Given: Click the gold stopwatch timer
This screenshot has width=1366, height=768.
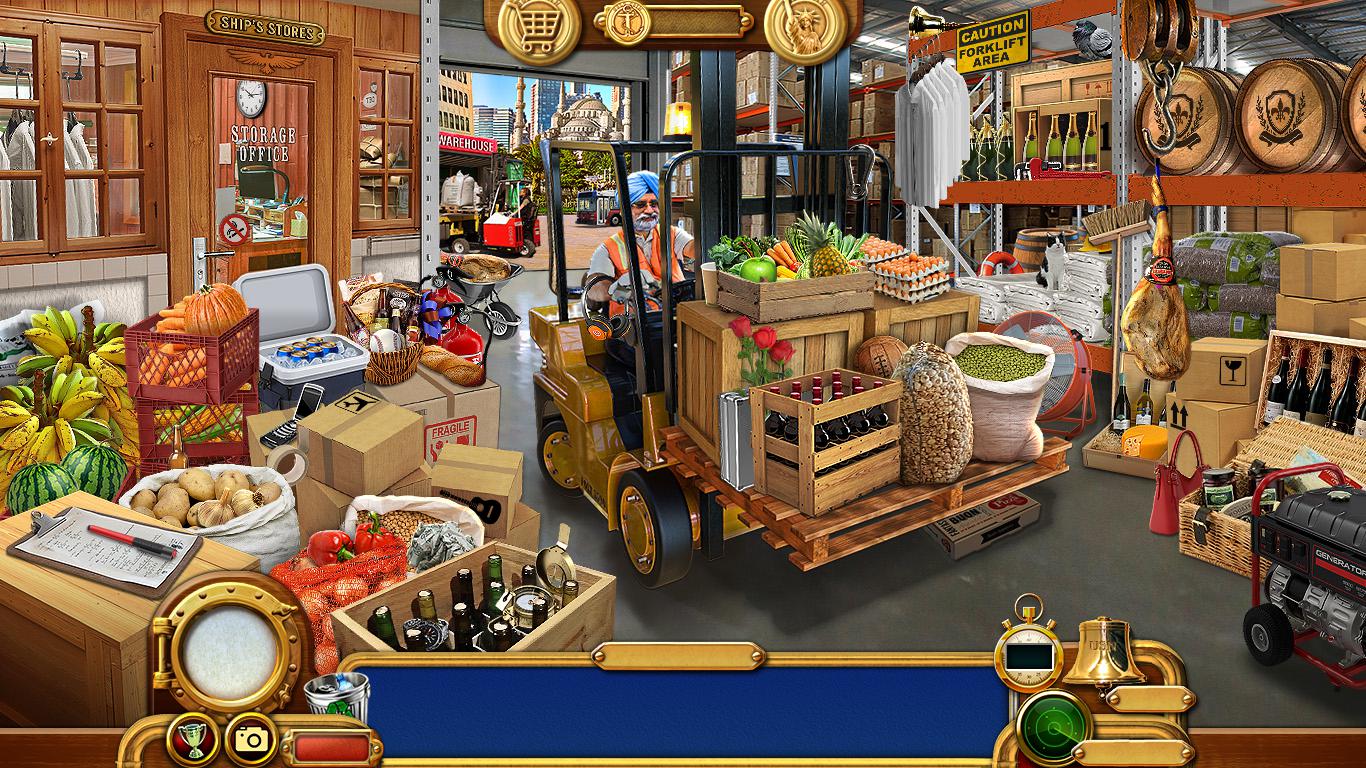Looking at the screenshot, I should (x=1029, y=651).
